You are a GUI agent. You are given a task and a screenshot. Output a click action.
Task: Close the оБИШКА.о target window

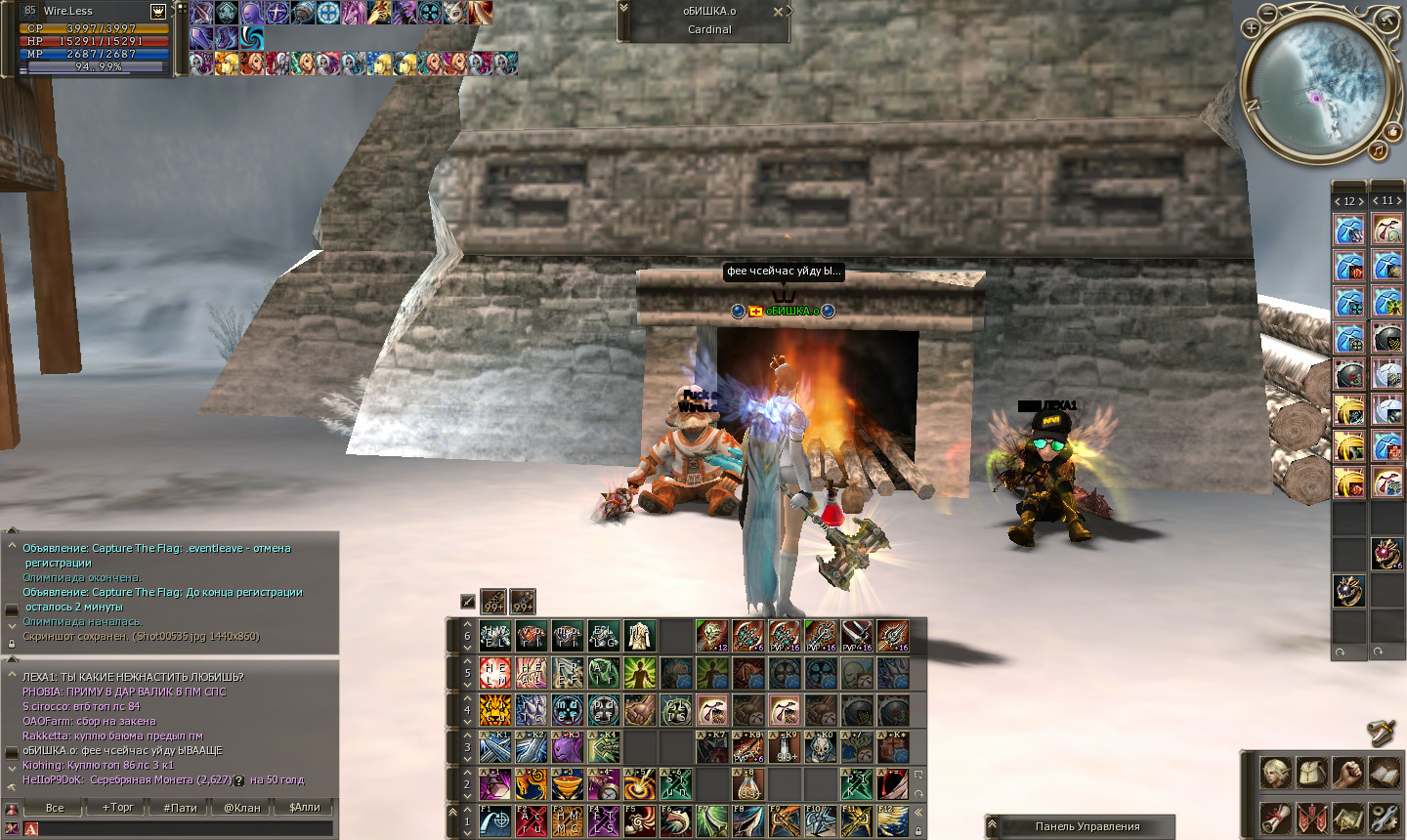[778, 12]
